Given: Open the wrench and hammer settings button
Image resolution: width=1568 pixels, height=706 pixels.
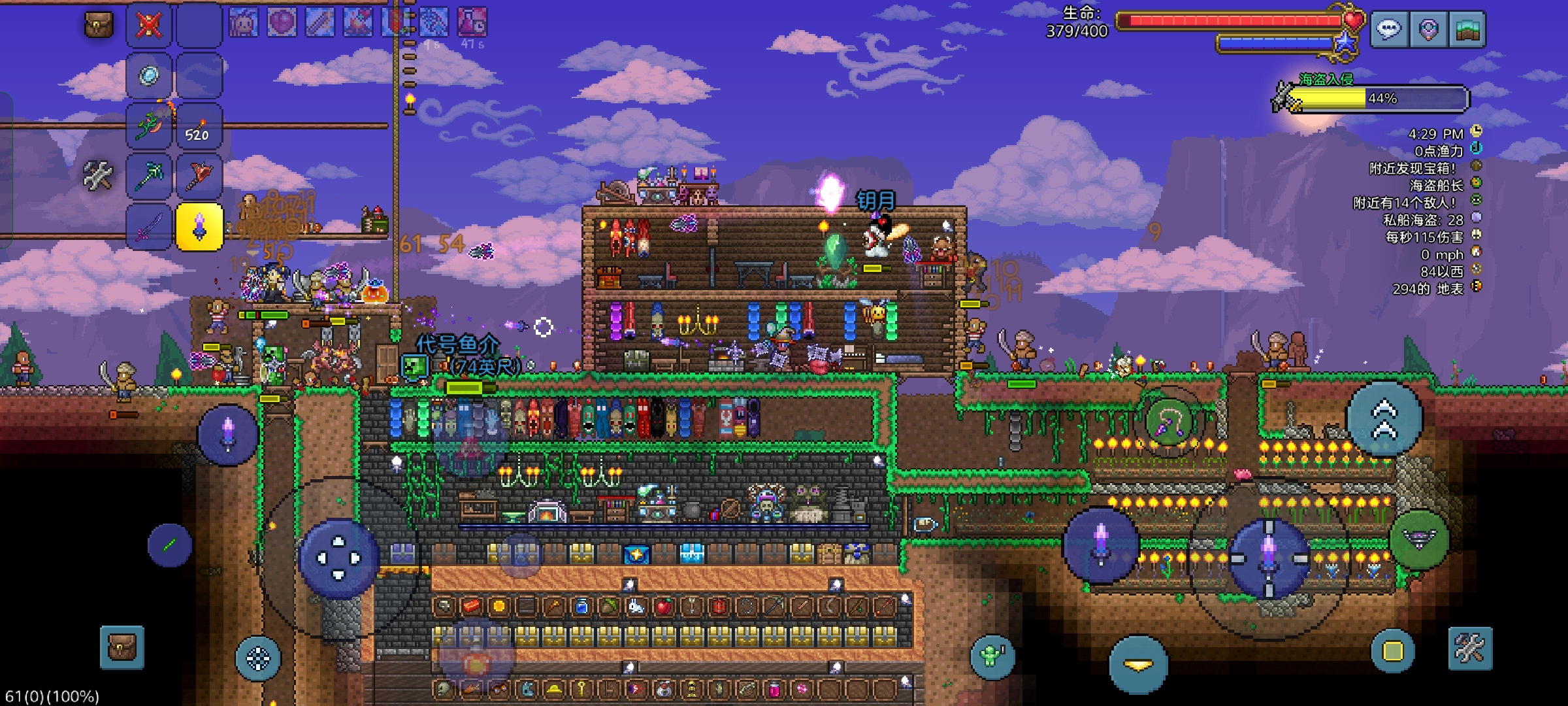Looking at the screenshot, I should click(x=1470, y=648).
